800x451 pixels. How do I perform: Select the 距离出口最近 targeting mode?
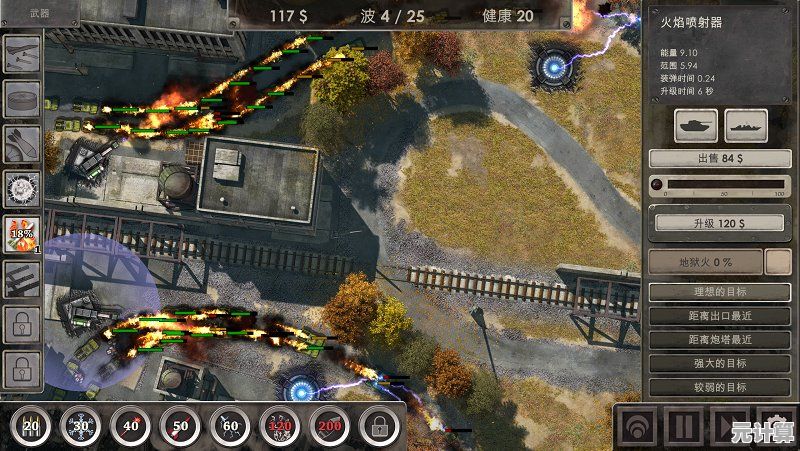713,316
